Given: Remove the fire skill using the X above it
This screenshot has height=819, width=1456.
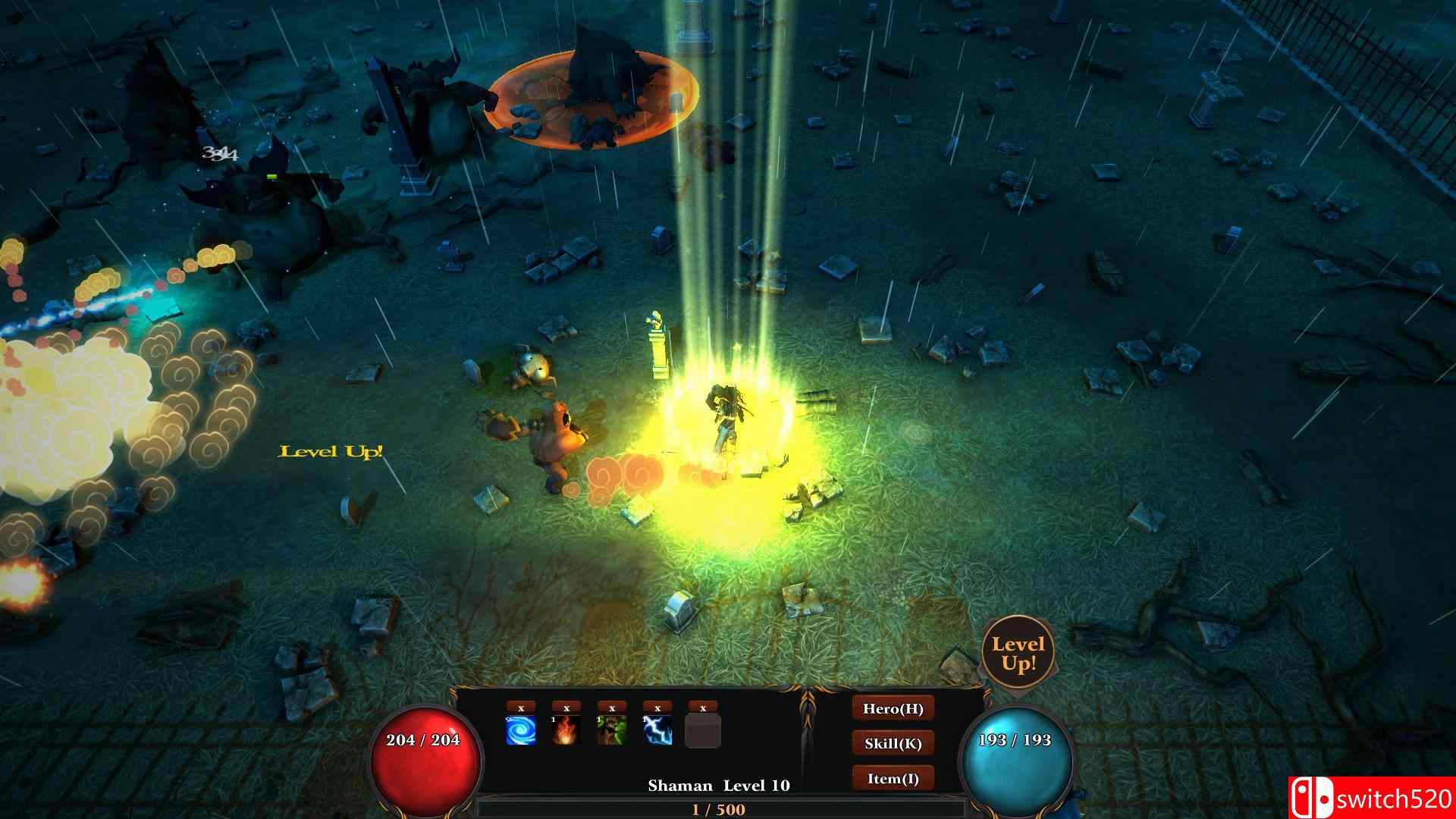Looking at the screenshot, I should pyautogui.click(x=566, y=708).
